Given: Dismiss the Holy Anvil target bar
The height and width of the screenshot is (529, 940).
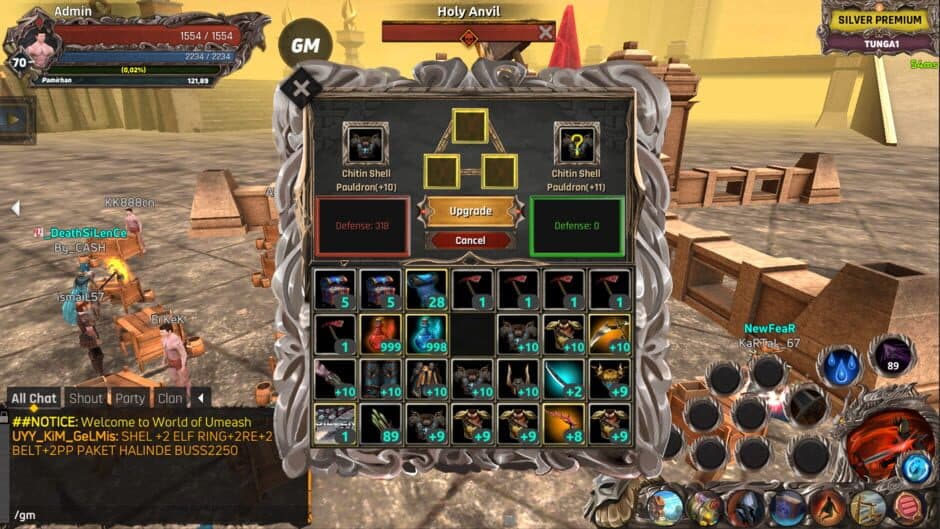Looking at the screenshot, I should 545,32.
